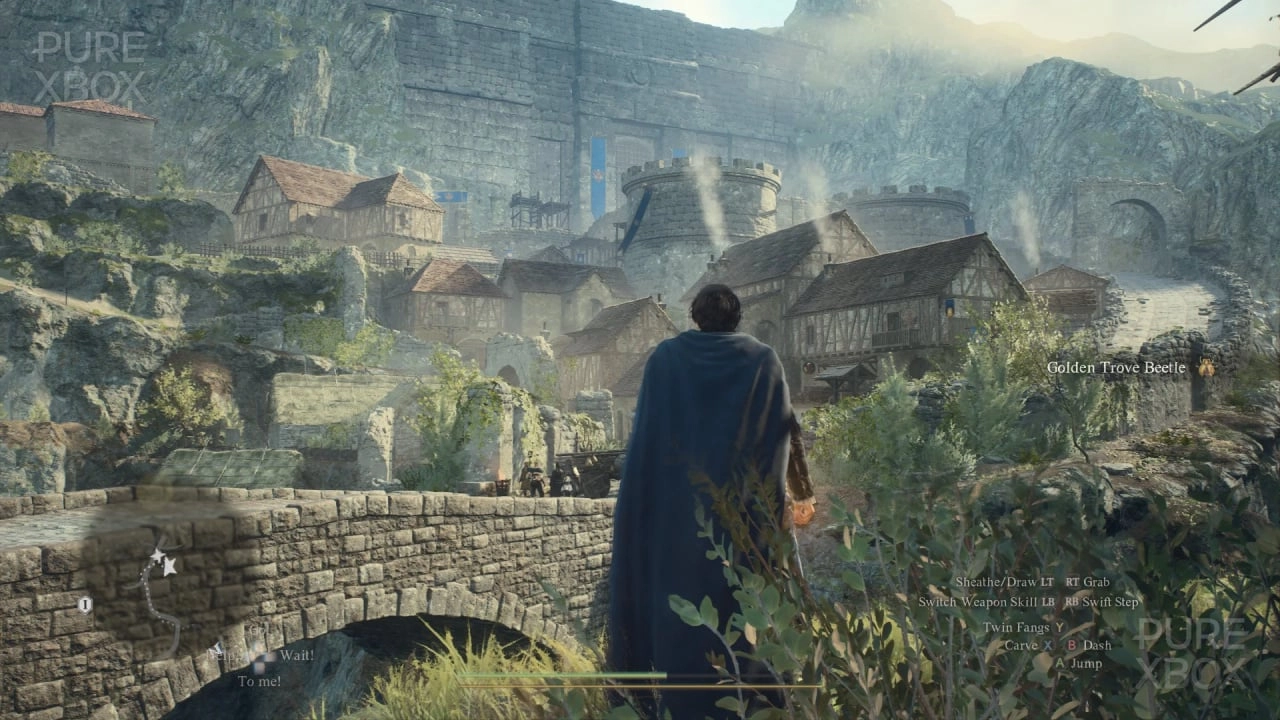
Task: Select the RT Grab button prompt
Action: (x=1086, y=582)
